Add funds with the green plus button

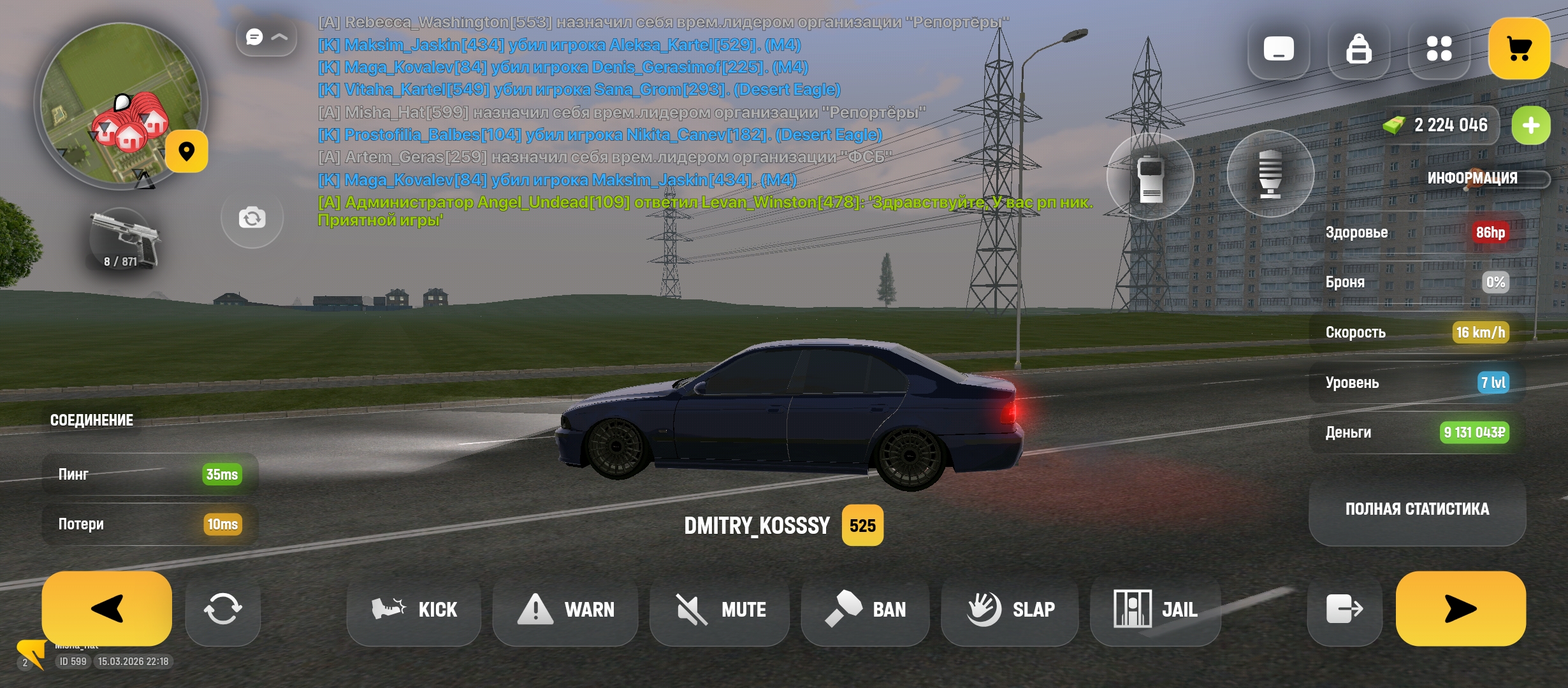coord(1530,125)
